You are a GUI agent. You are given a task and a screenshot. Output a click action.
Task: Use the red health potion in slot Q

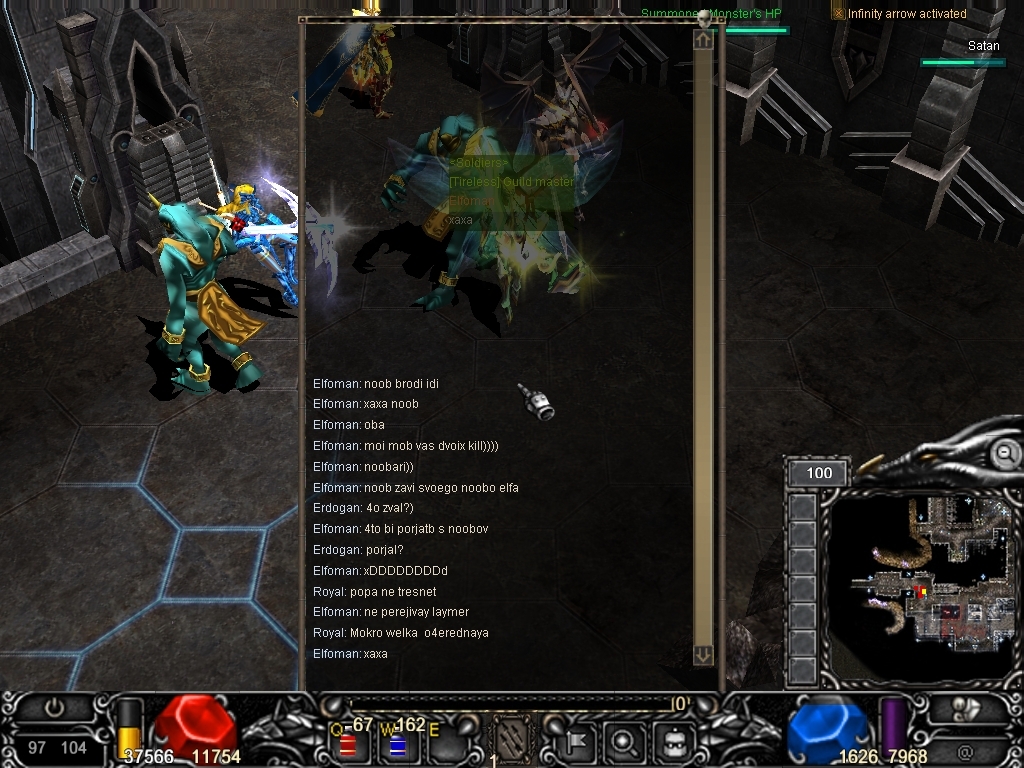[x=348, y=744]
